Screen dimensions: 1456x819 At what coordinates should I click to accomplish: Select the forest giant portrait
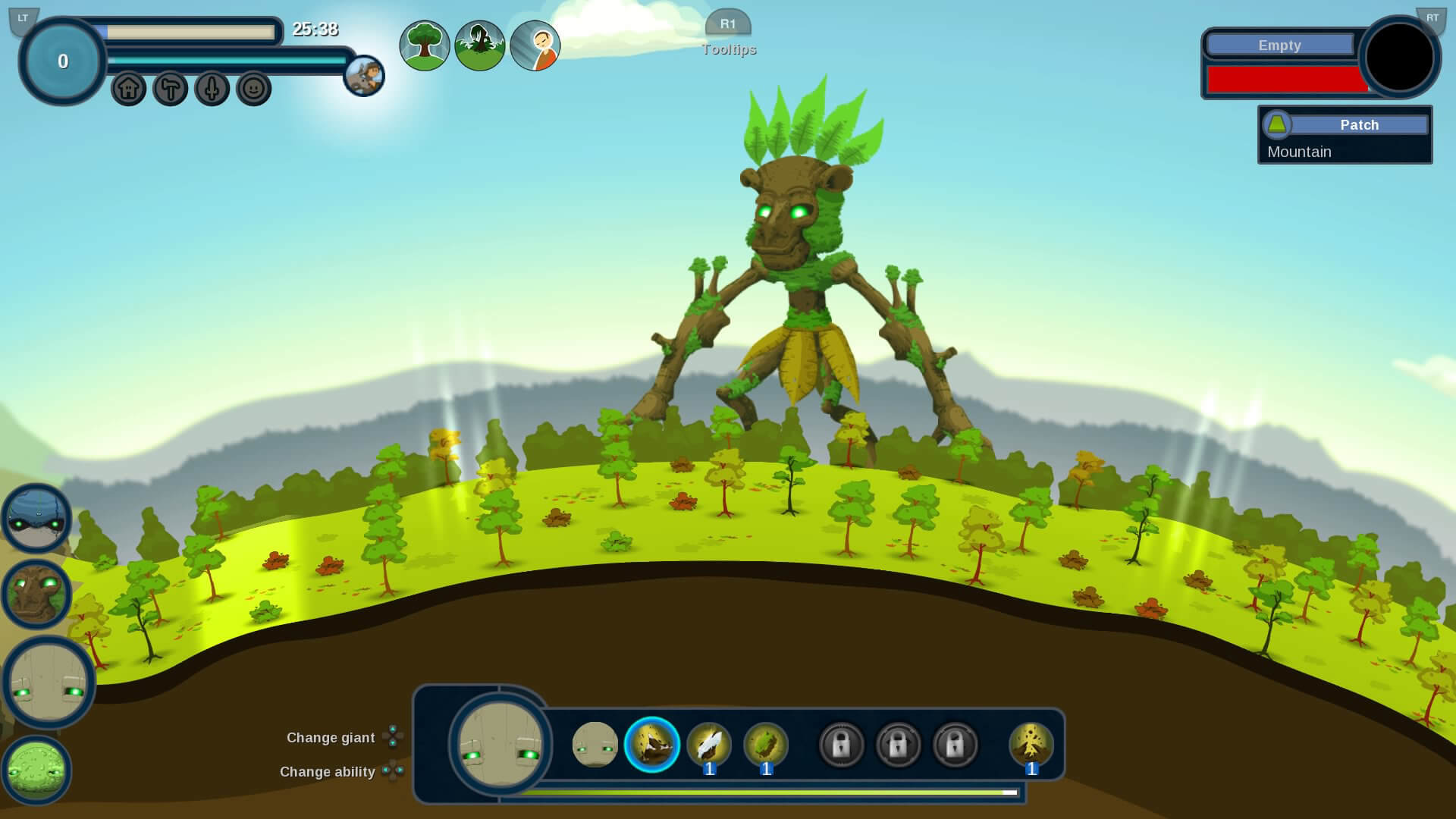pos(36,594)
